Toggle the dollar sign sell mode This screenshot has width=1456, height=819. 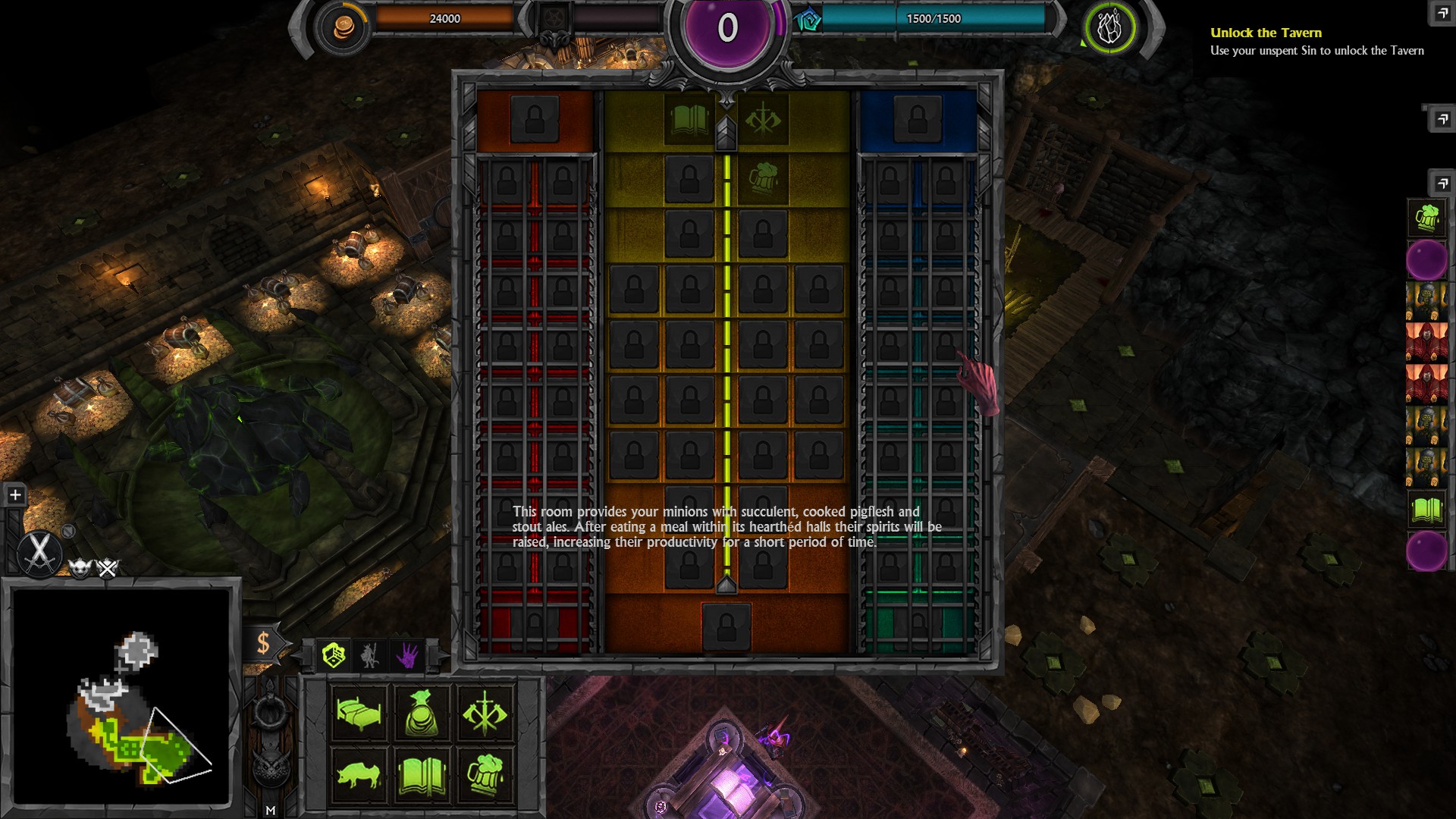[x=263, y=643]
